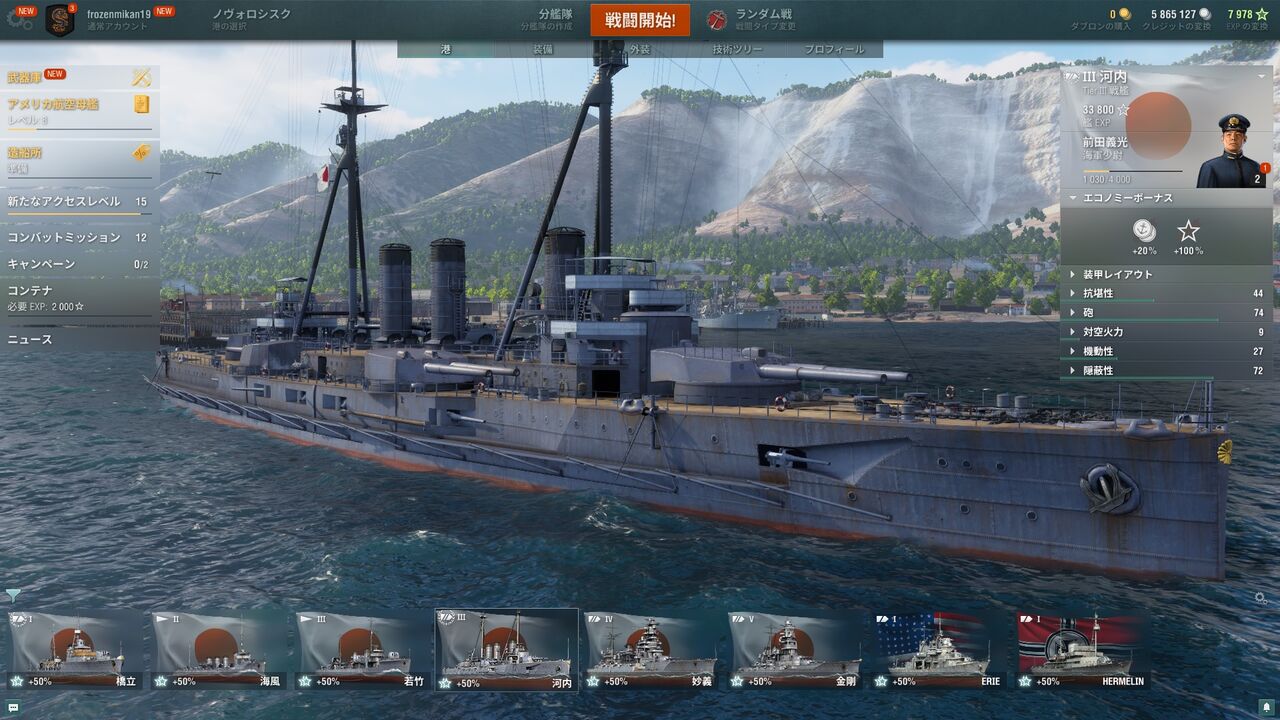
Task: Select the 金剛 ship in carousel
Action: [795, 650]
